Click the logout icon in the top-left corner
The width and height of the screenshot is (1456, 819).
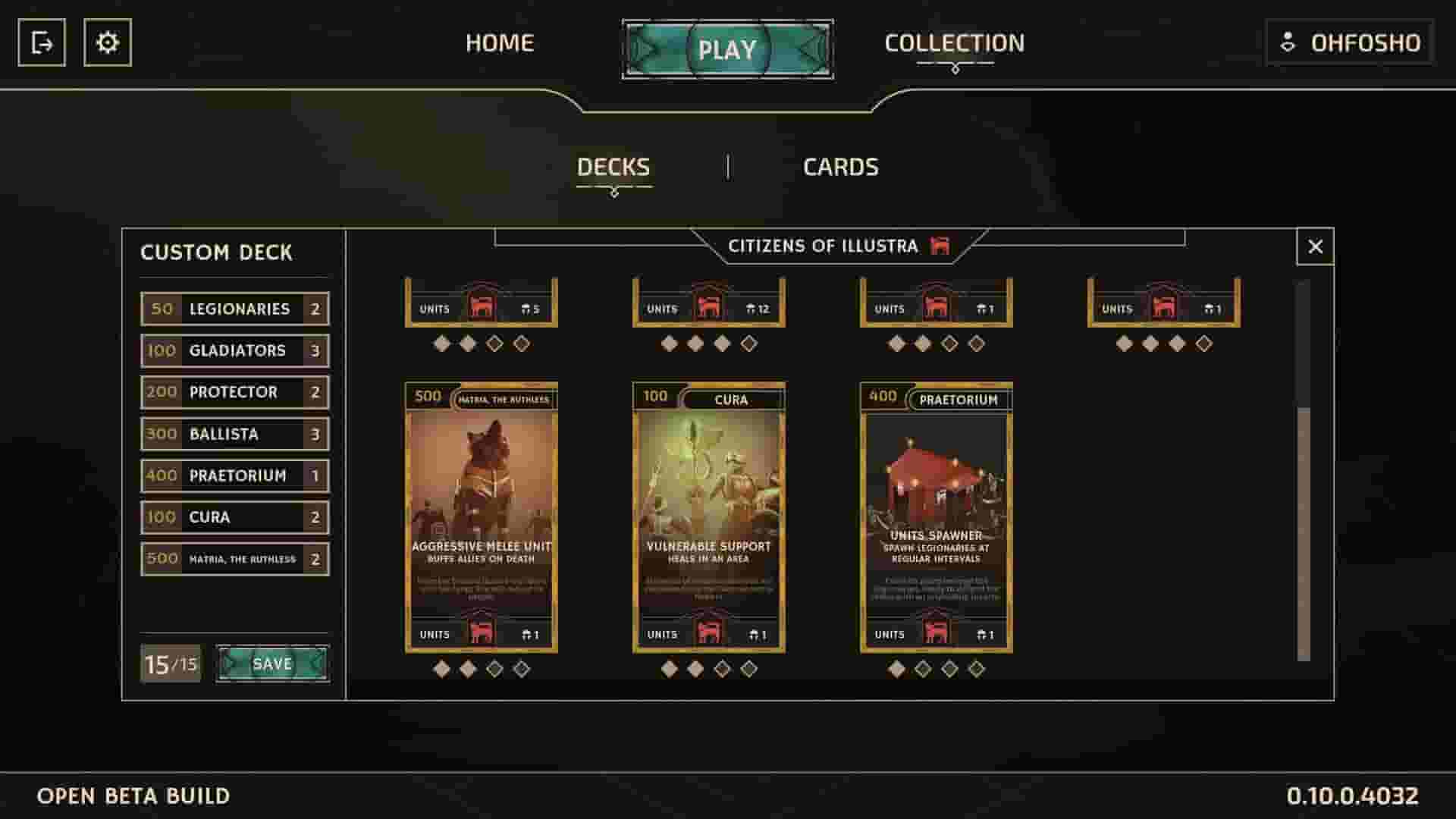43,42
